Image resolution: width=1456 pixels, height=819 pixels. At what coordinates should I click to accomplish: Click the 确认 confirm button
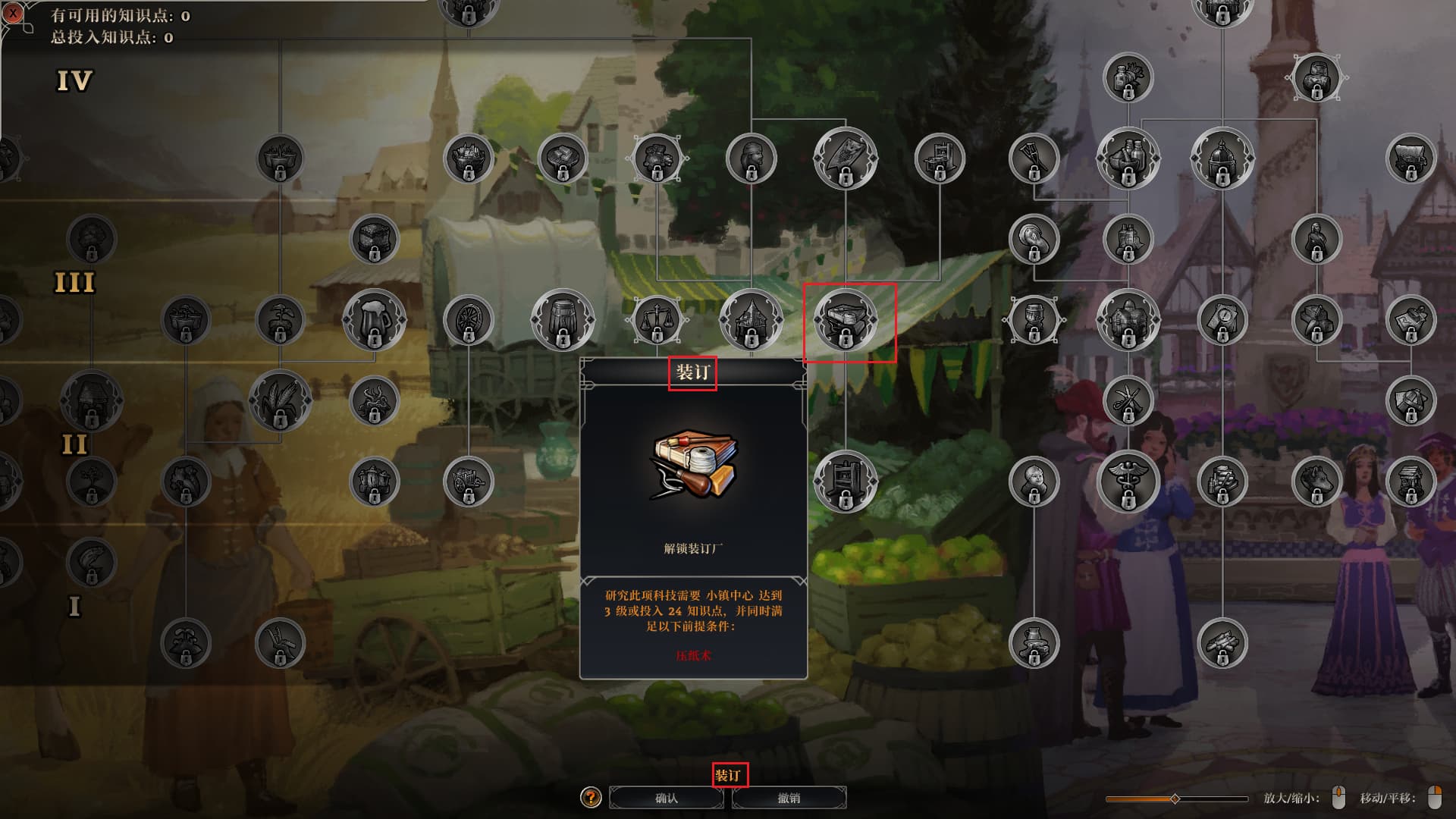666,798
